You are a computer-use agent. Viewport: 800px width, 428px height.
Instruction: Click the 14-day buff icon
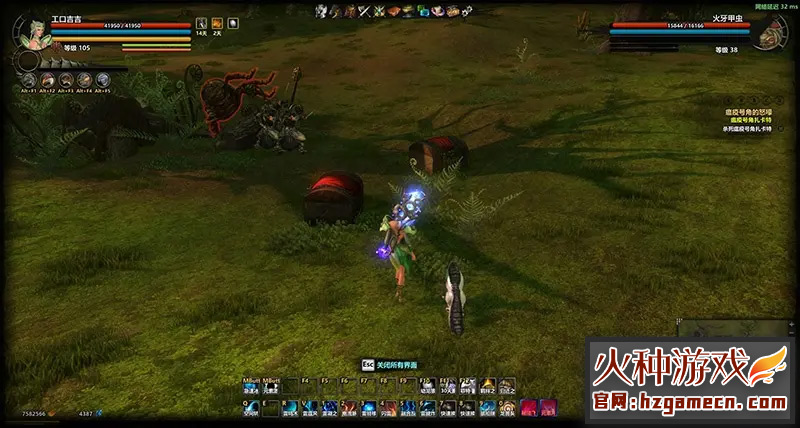pos(201,23)
